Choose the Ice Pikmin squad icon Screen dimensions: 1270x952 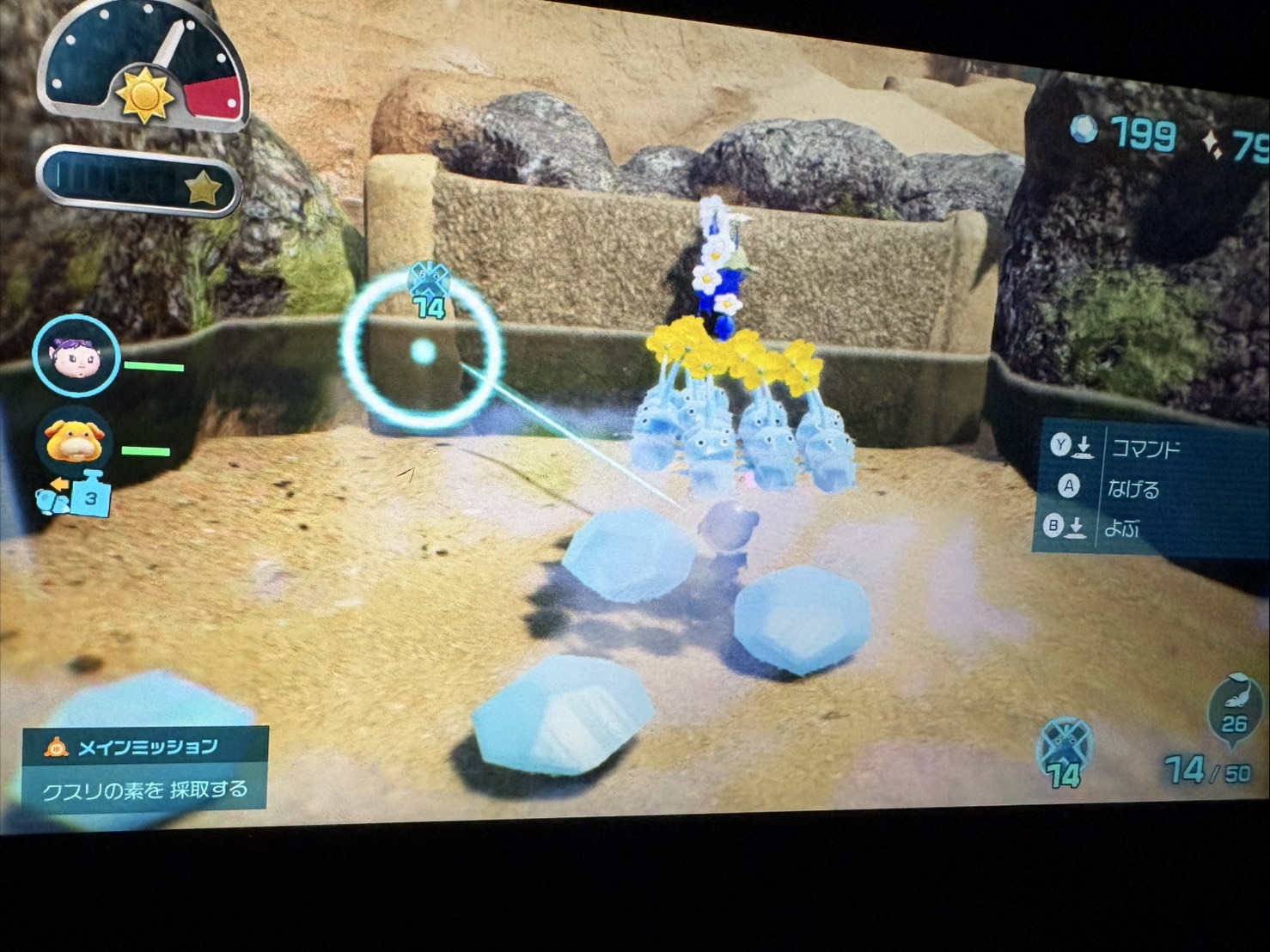pyautogui.click(x=1065, y=750)
